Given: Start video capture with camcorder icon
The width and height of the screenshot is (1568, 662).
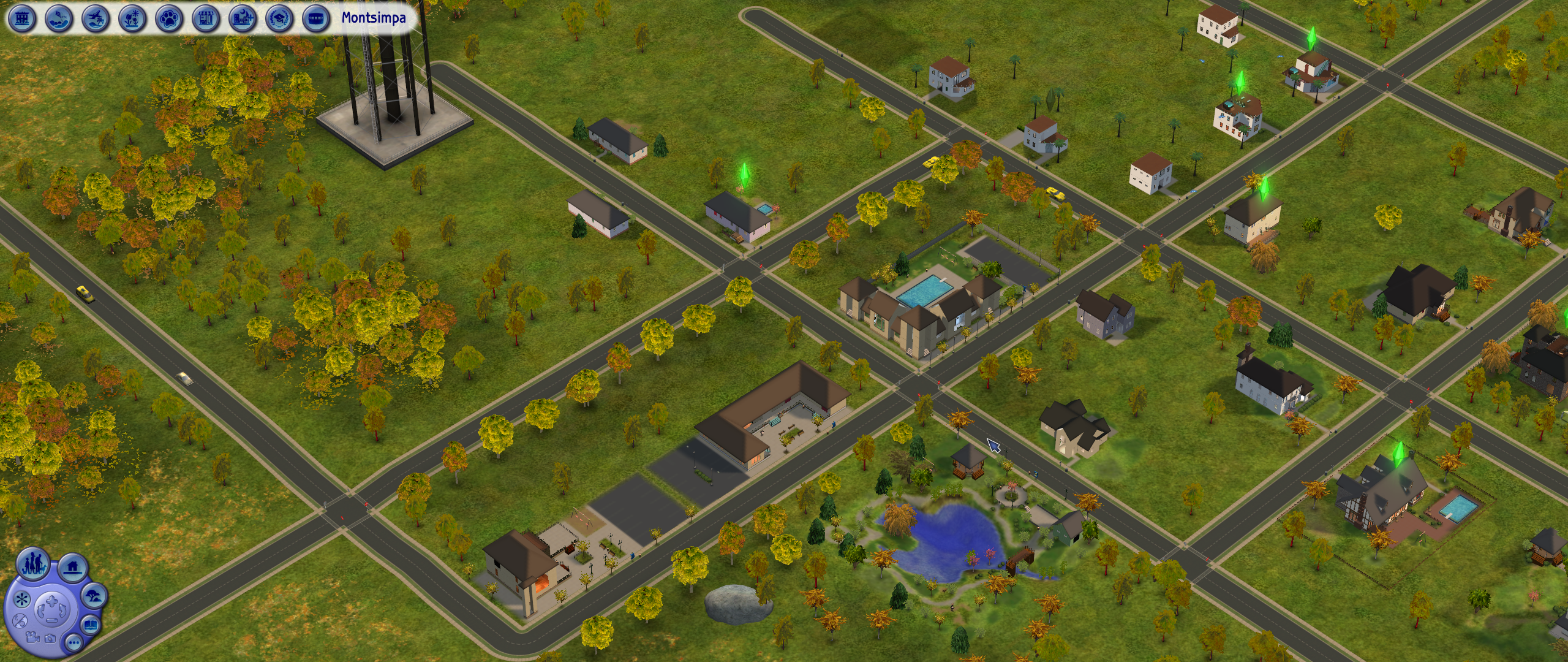Looking at the screenshot, I should click(32, 637).
